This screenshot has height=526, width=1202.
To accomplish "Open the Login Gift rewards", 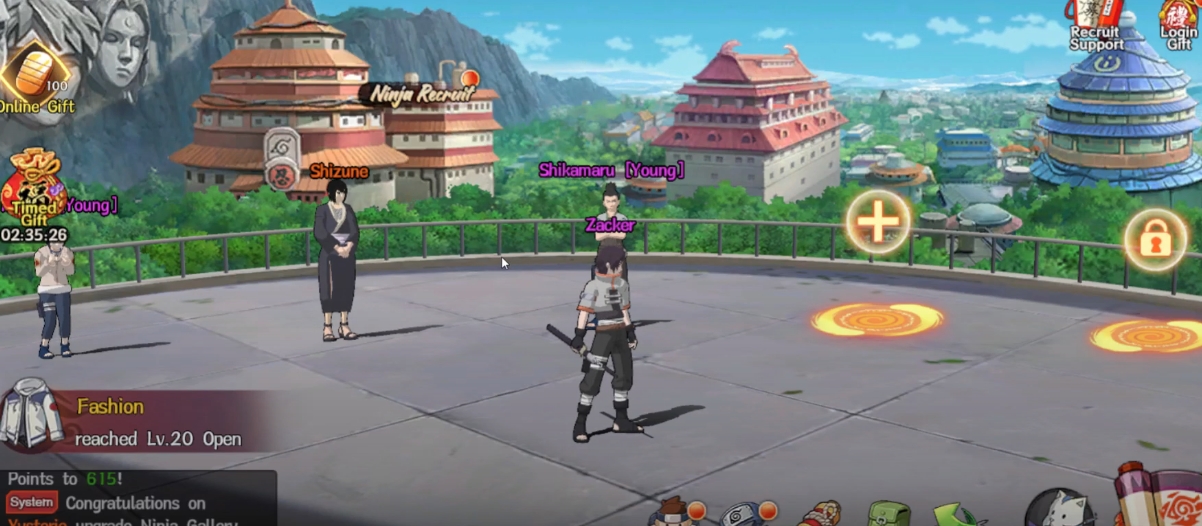I will [1180, 24].
